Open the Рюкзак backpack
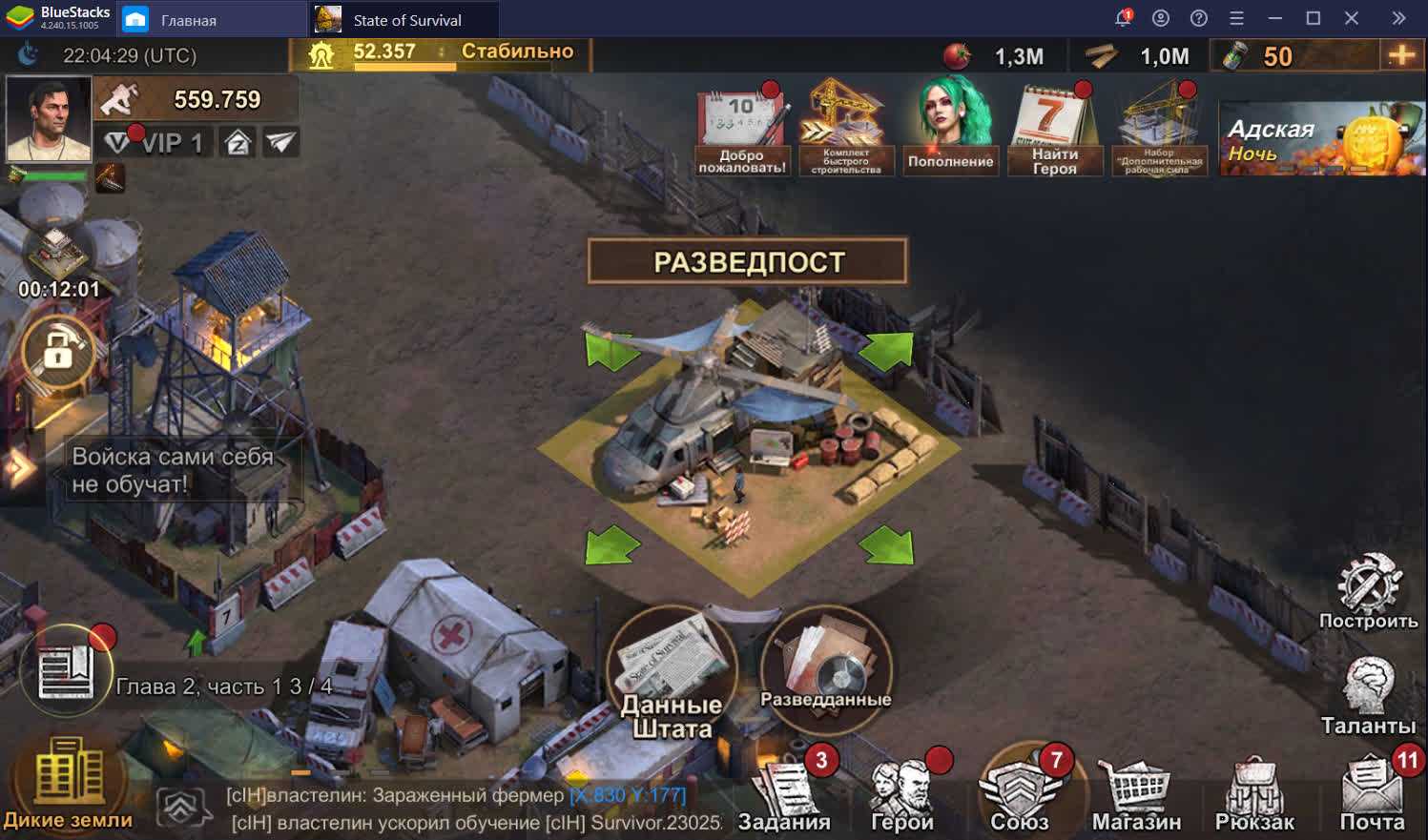This screenshot has width=1428, height=840. (x=1254, y=795)
